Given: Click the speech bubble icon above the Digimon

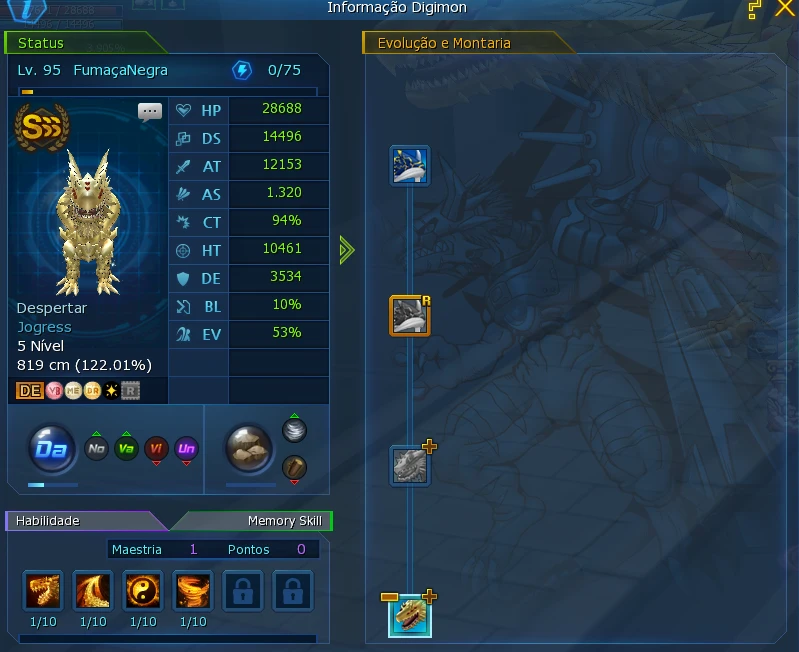Looking at the screenshot, I should [150, 111].
